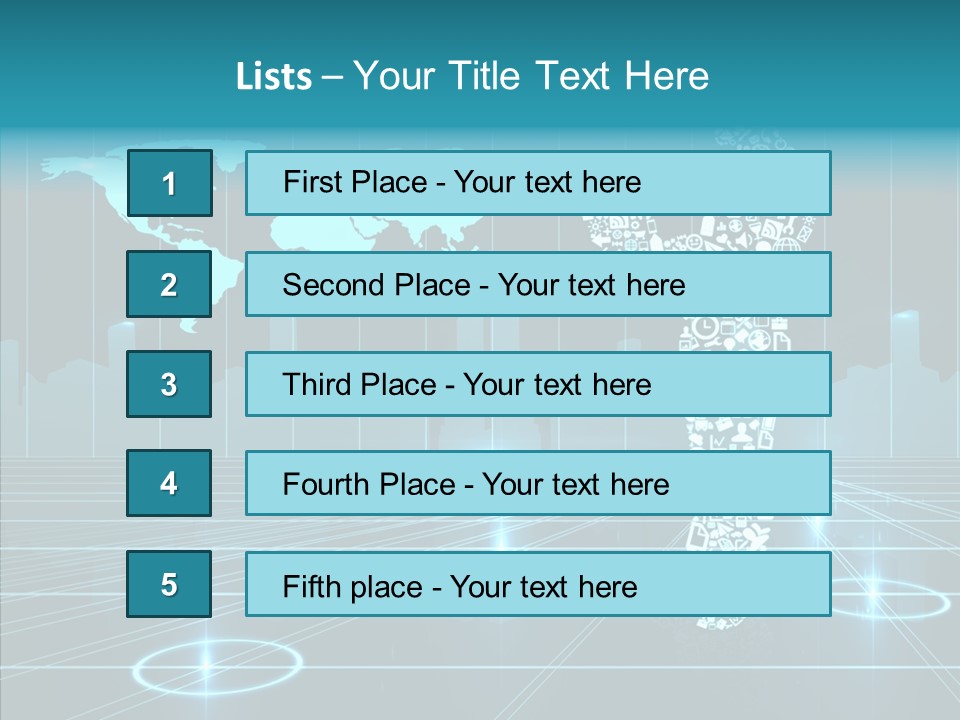The image size is (960, 720).
Task: Pick the Third Place text bar
Action: [538, 384]
